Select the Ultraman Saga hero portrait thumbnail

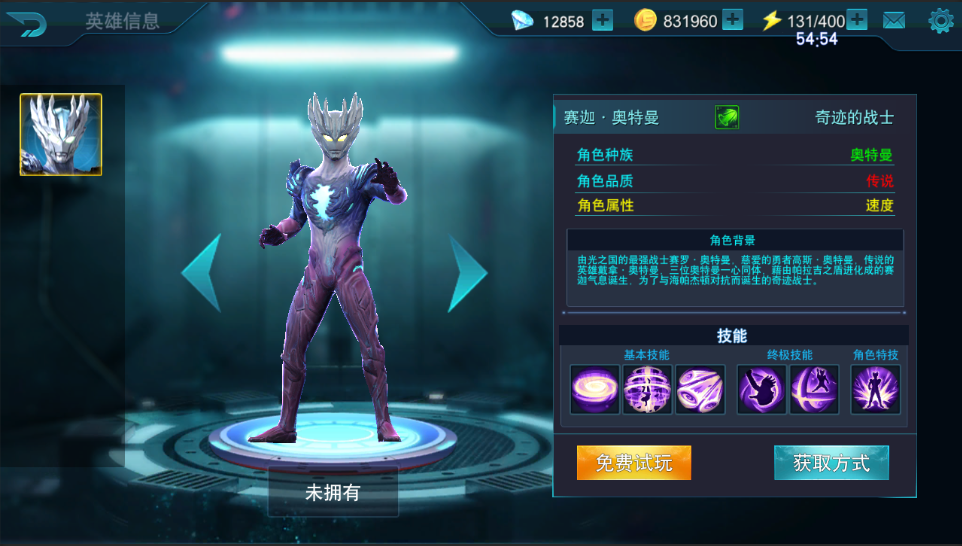click(61, 135)
